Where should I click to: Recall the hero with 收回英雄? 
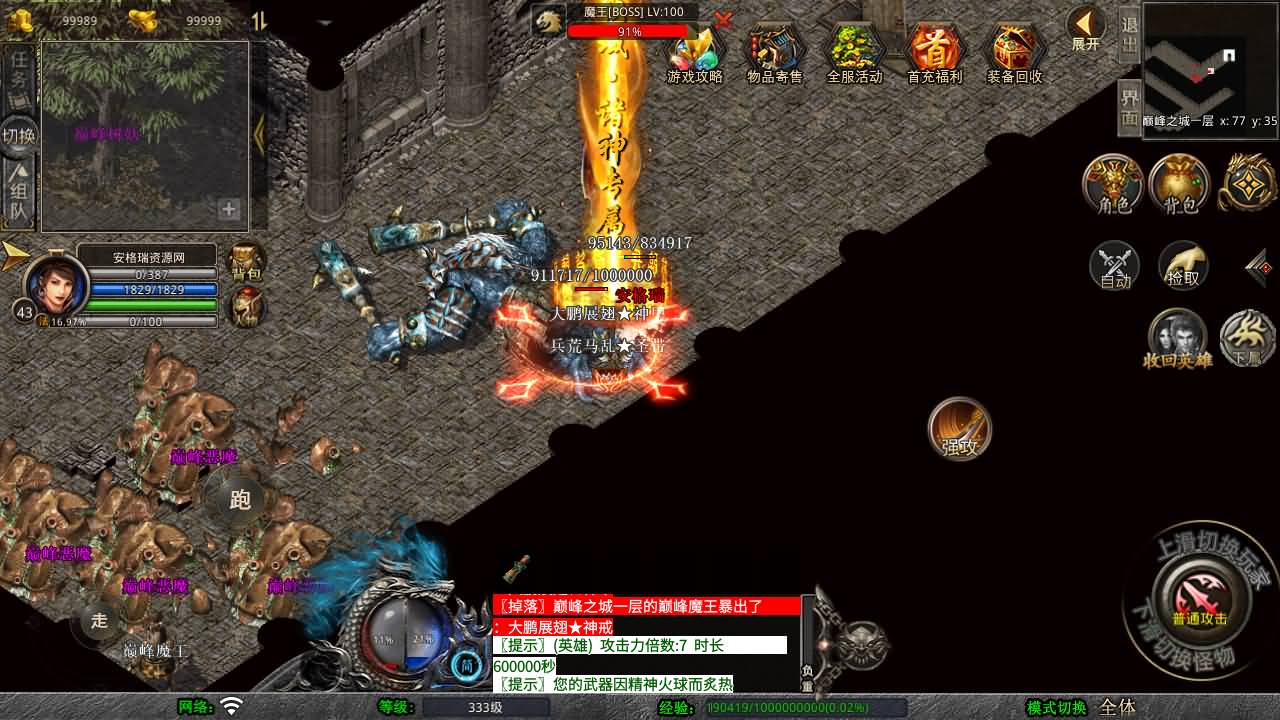(1177, 338)
